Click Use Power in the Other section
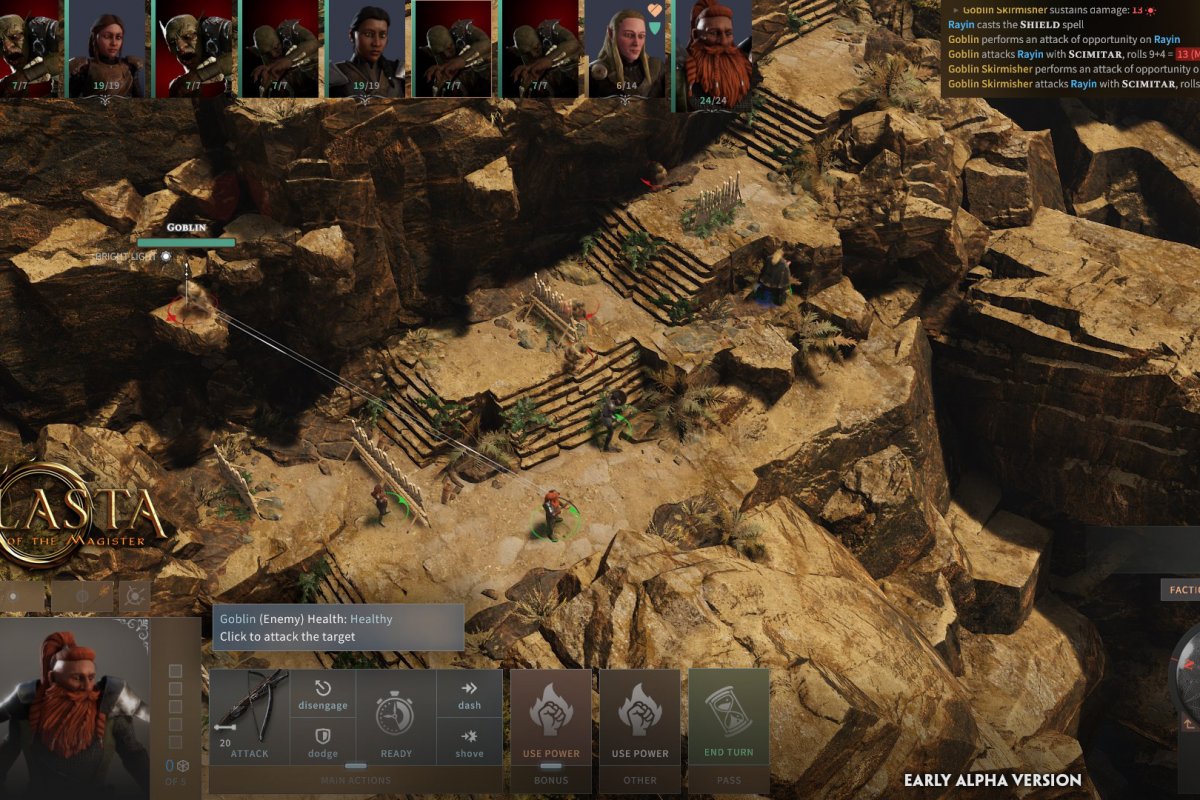The image size is (1200, 800). pyautogui.click(x=640, y=716)
